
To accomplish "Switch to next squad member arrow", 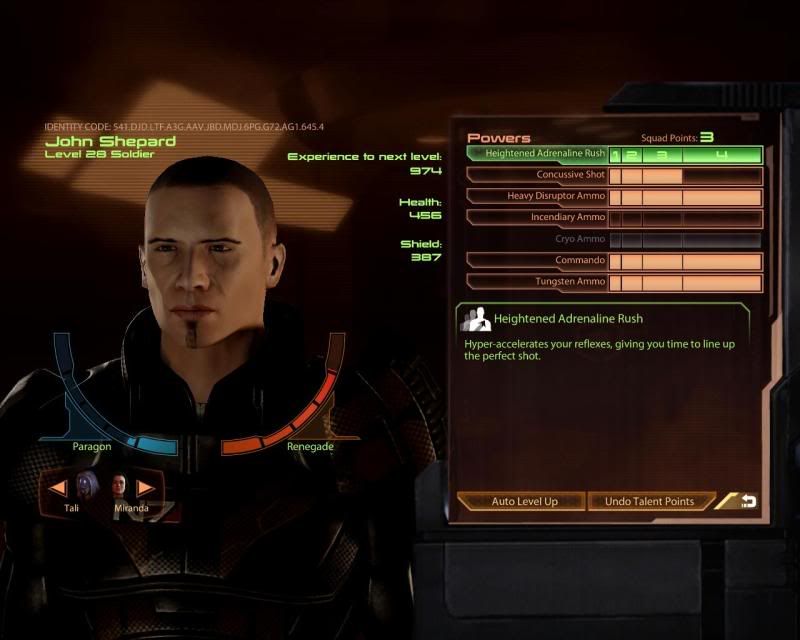I will pos(146,488).
